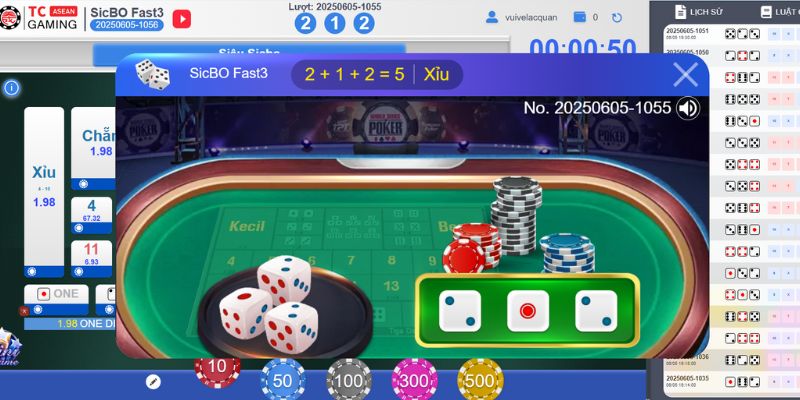
Task: Select the pink 300 chip
Action: 414,380
